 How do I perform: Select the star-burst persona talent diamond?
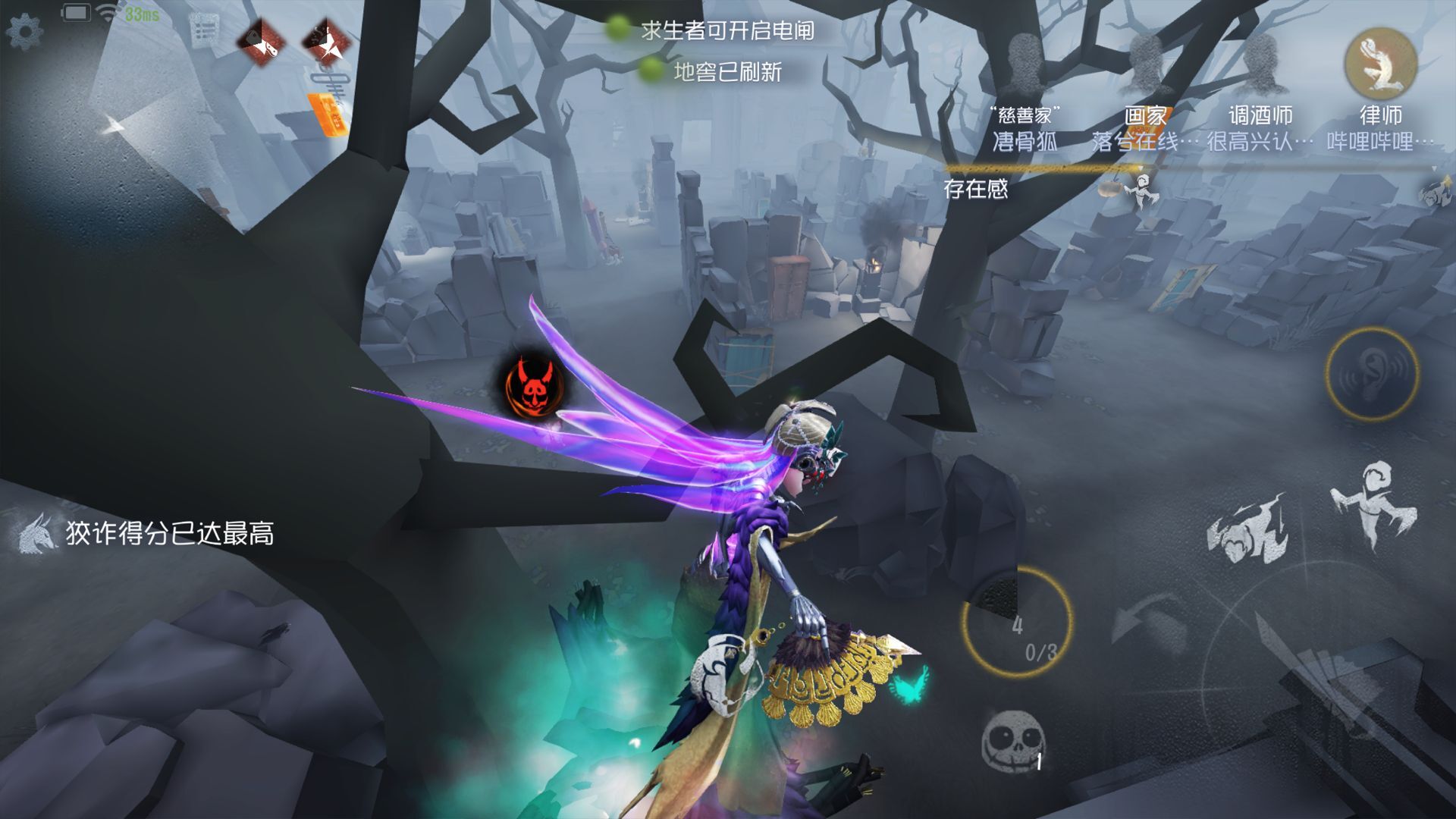tap(326, 42)
